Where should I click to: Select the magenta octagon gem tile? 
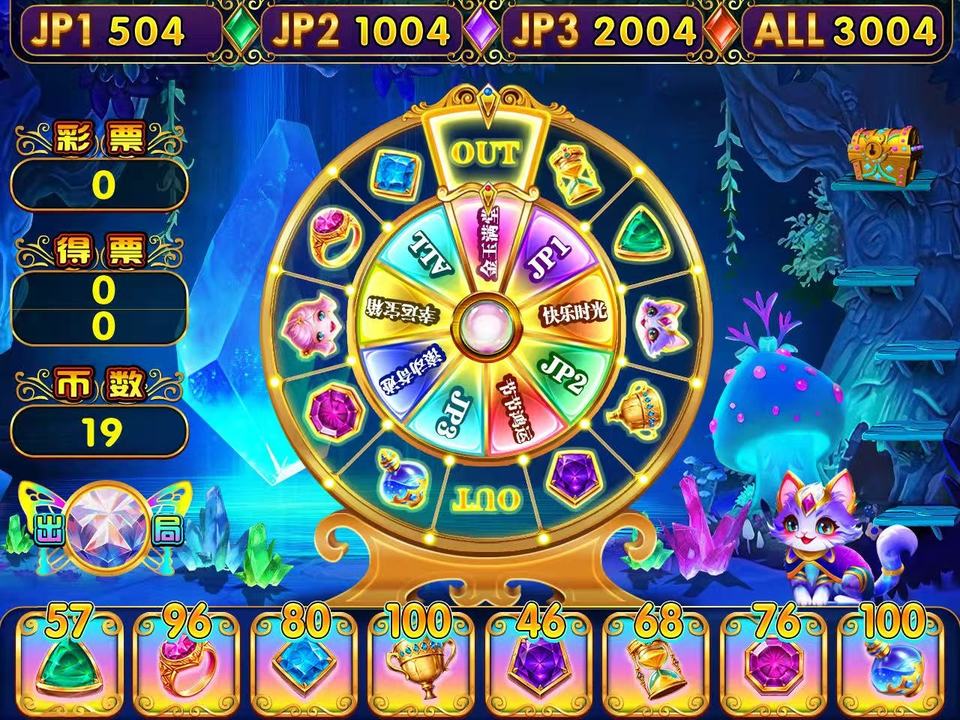[772, 658]
